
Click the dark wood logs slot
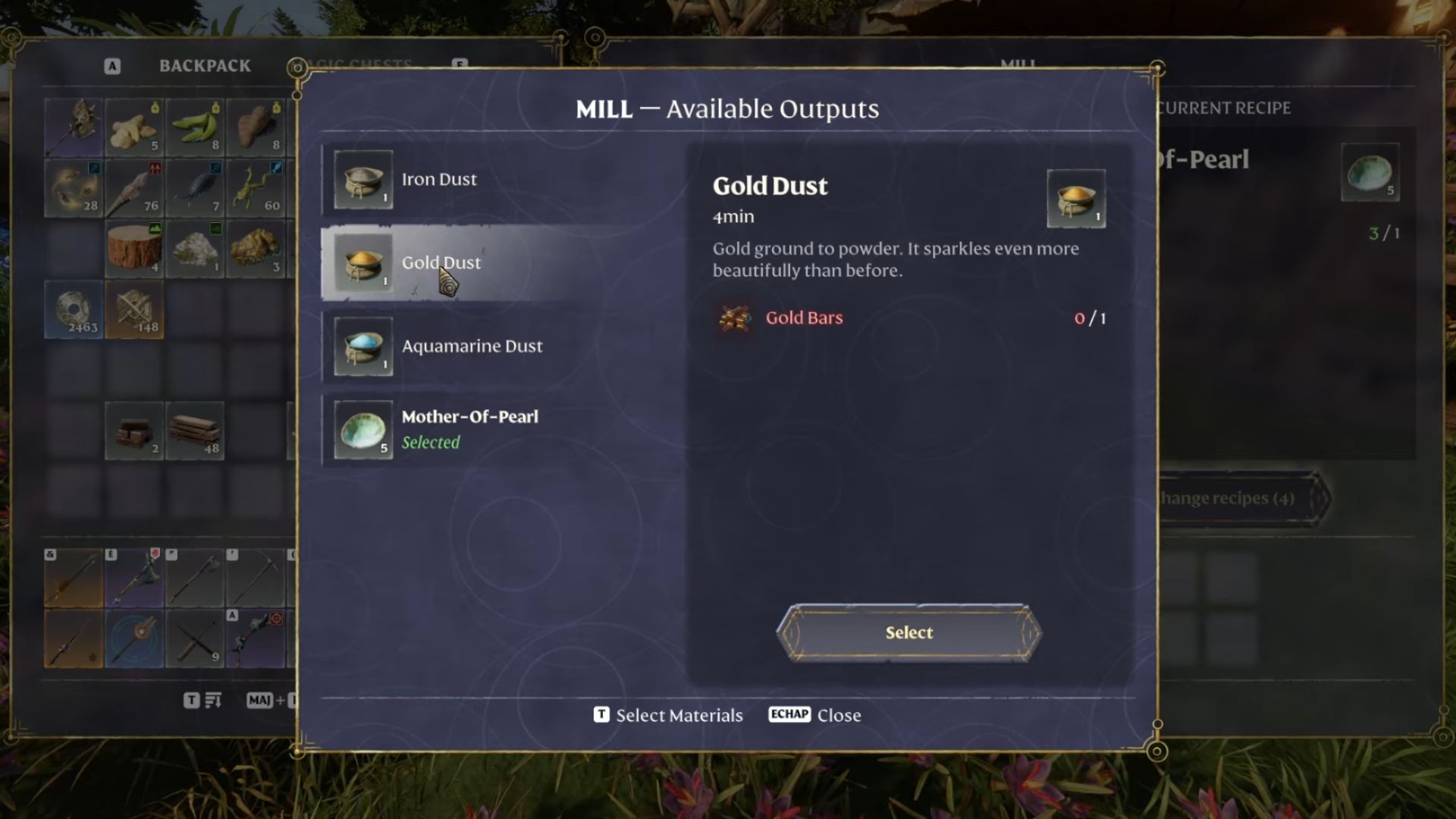click(x=134, y=431)
